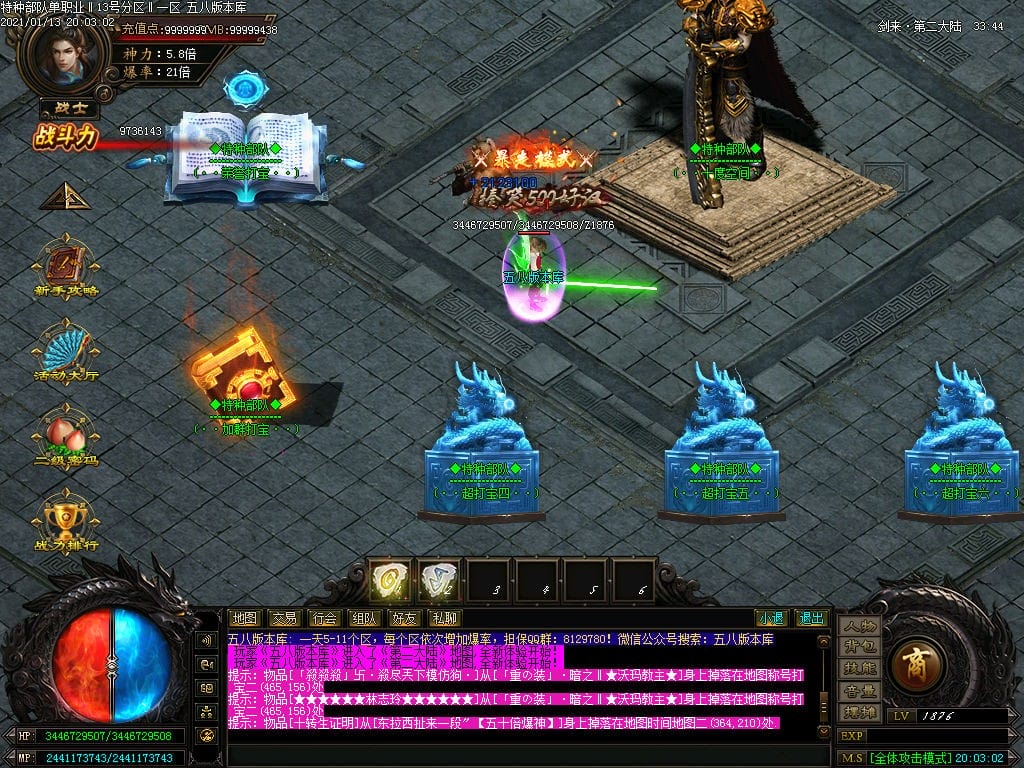Show the 战力排行 trophy ranking
The height and width of the screenshot is (768, 1024).
click(x=66, y=517)
